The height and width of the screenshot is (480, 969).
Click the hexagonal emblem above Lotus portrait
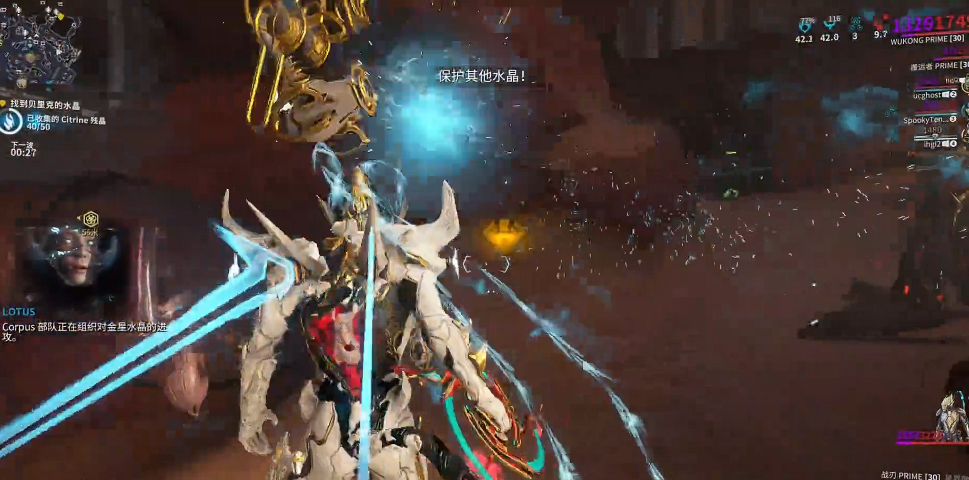coord(91,218)
